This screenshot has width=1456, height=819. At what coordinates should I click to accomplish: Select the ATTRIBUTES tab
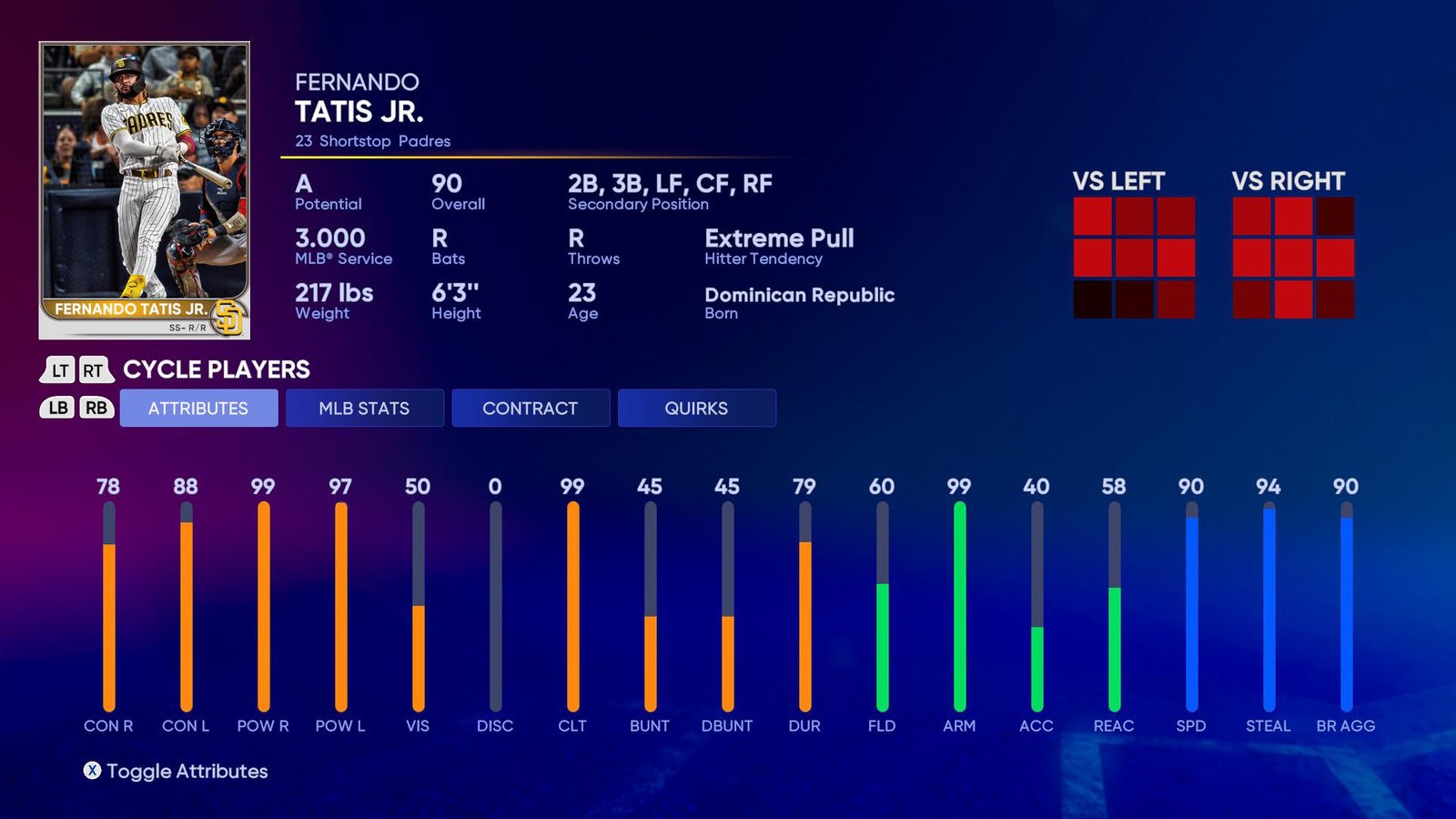(198, 408)
